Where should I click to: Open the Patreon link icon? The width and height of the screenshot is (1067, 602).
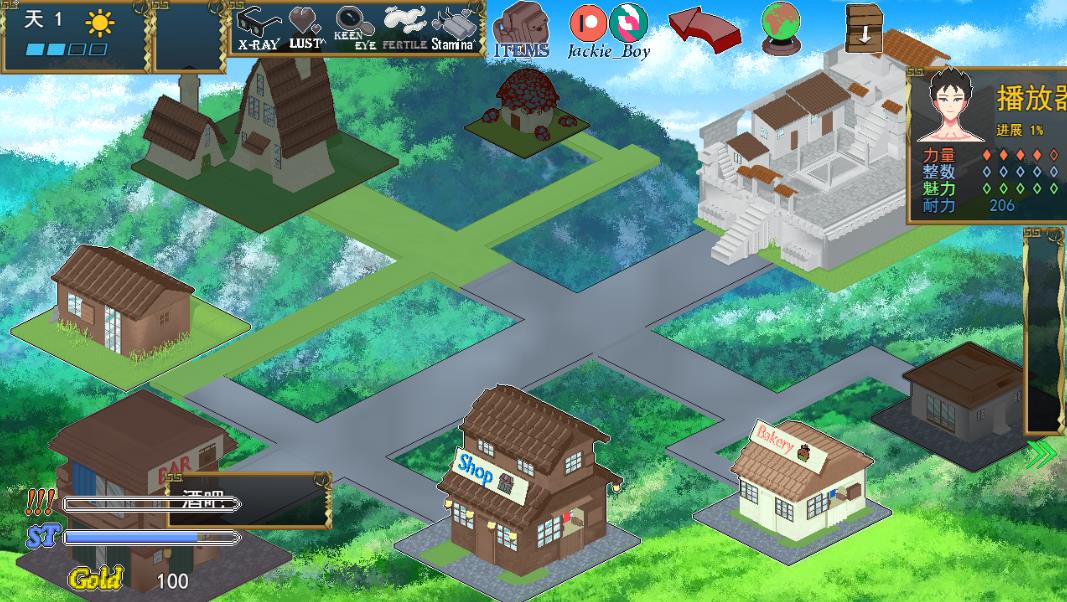[587, 23]
